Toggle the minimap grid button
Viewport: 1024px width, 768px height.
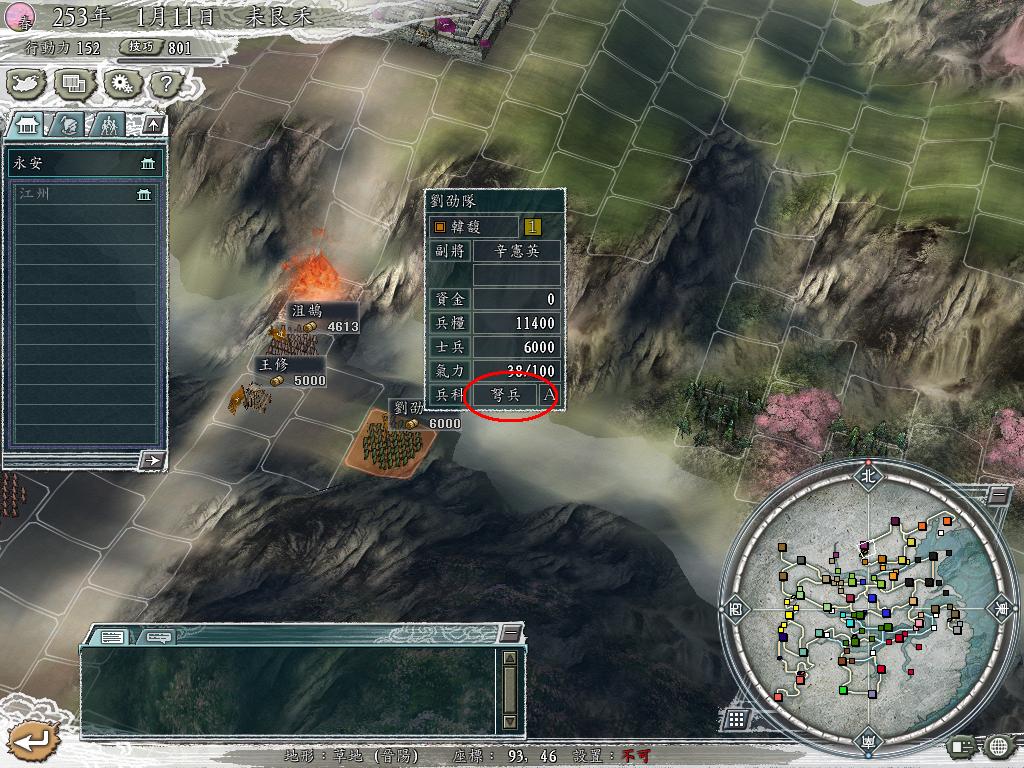[736, 718]
